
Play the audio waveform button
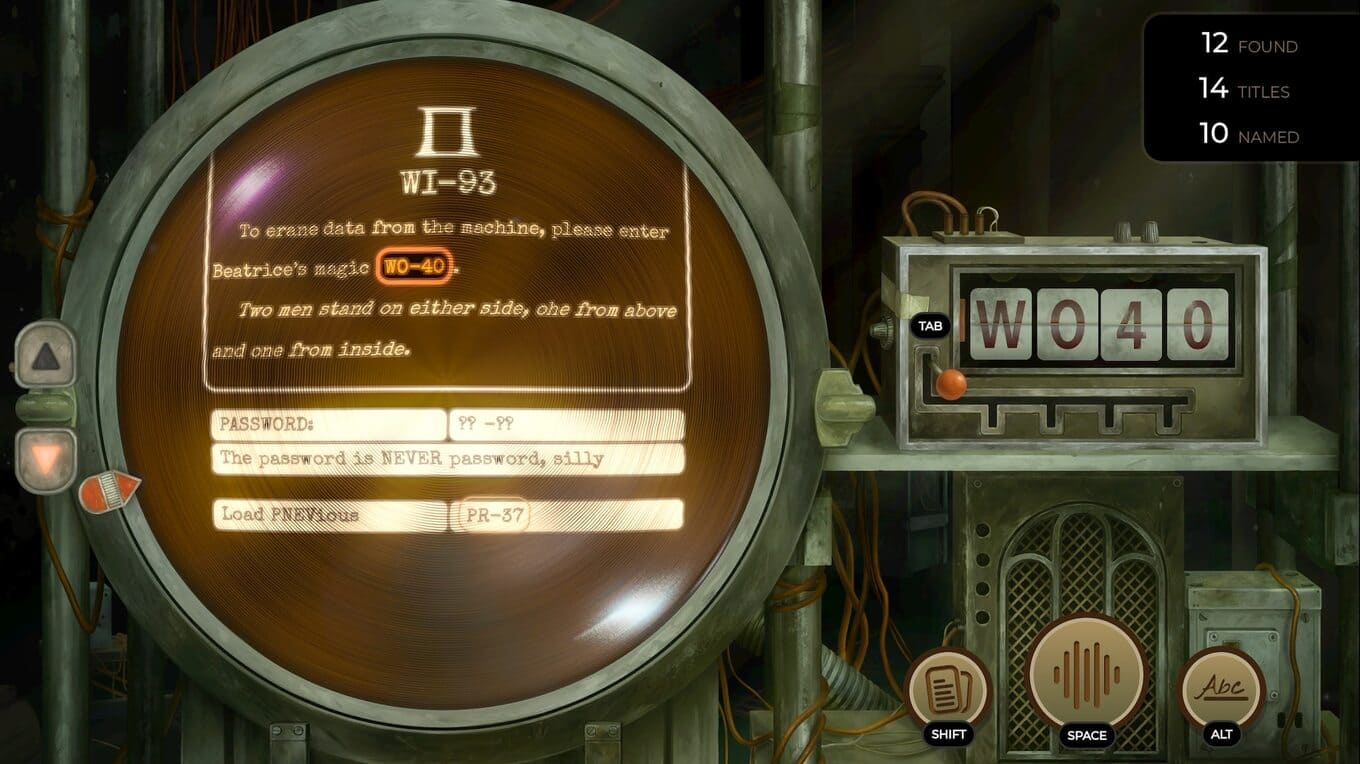click(1086, 671)
